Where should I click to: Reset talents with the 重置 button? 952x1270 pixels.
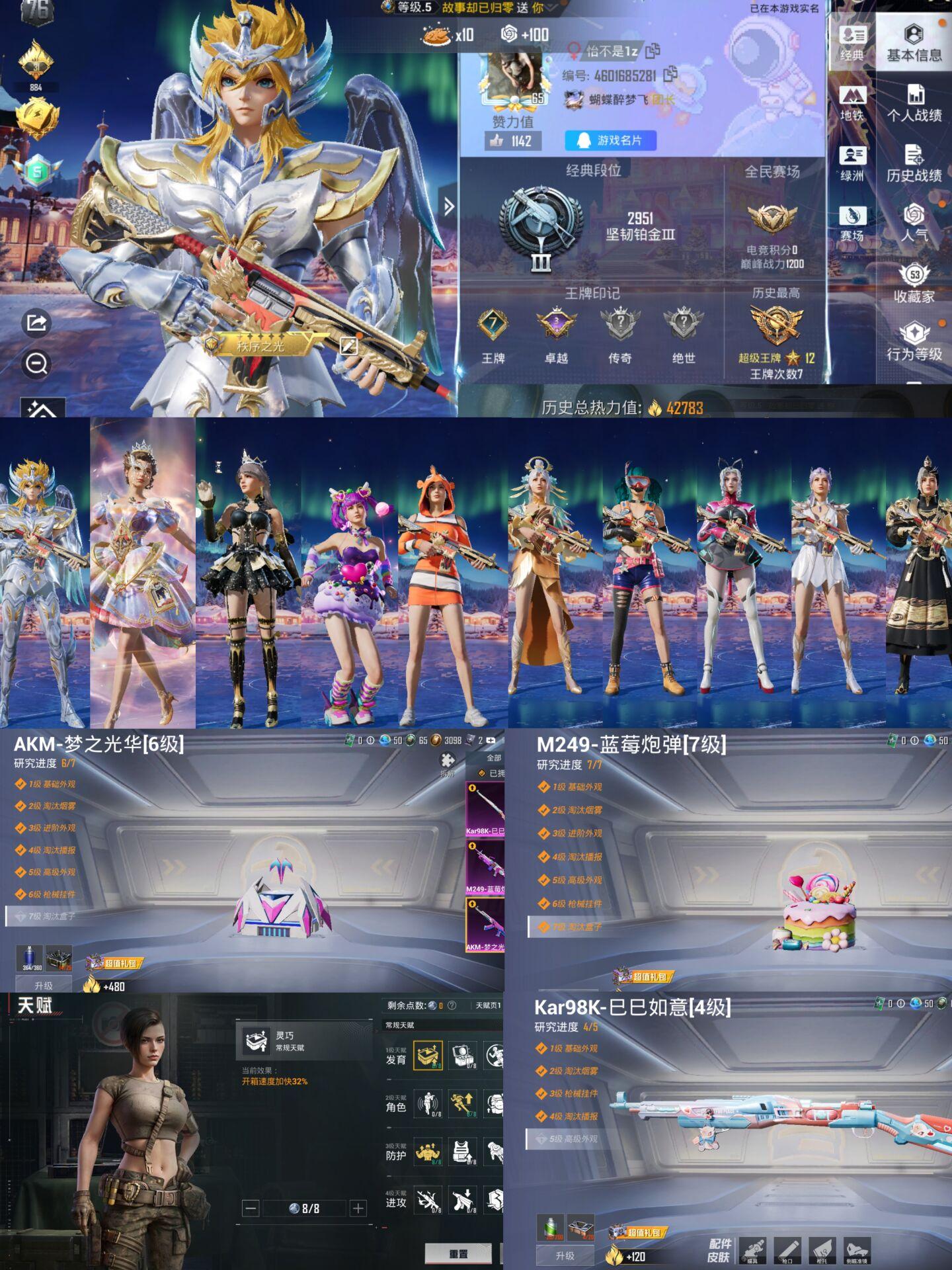click(x=458, y=1253)
